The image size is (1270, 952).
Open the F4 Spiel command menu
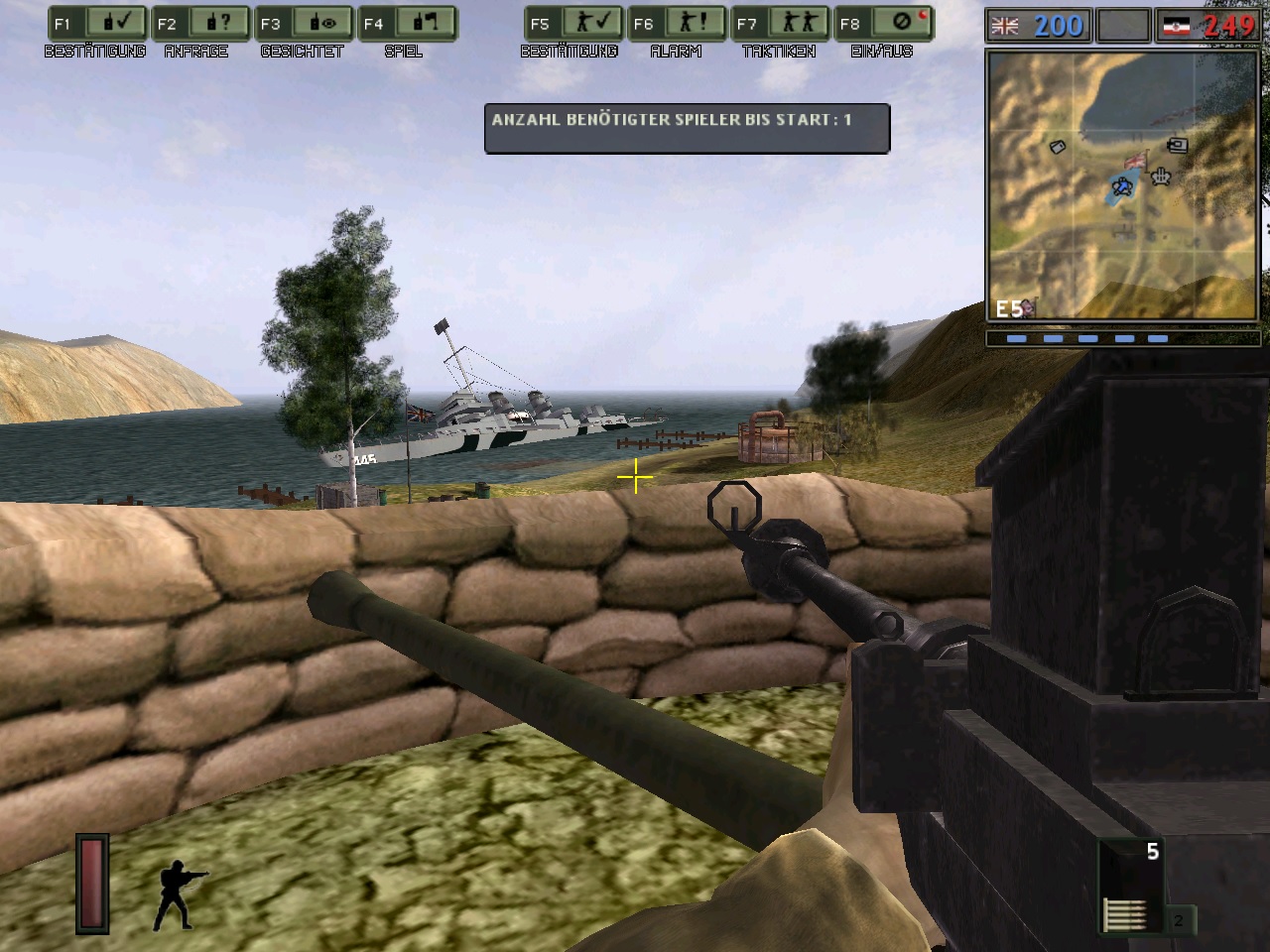coord(406,24)
